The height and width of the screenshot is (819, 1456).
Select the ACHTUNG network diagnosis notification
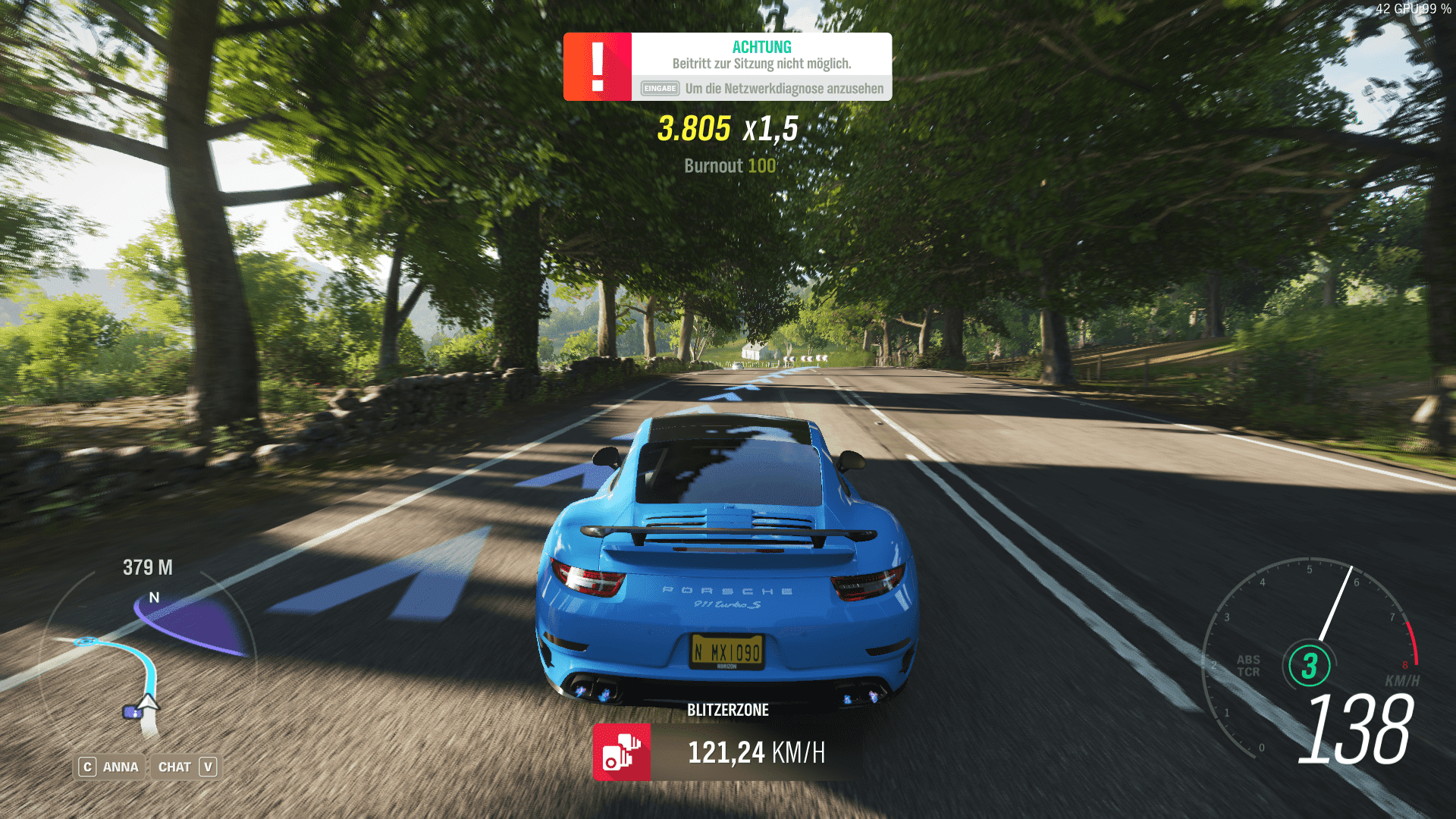pyautogui.click(x=727, y=67)
